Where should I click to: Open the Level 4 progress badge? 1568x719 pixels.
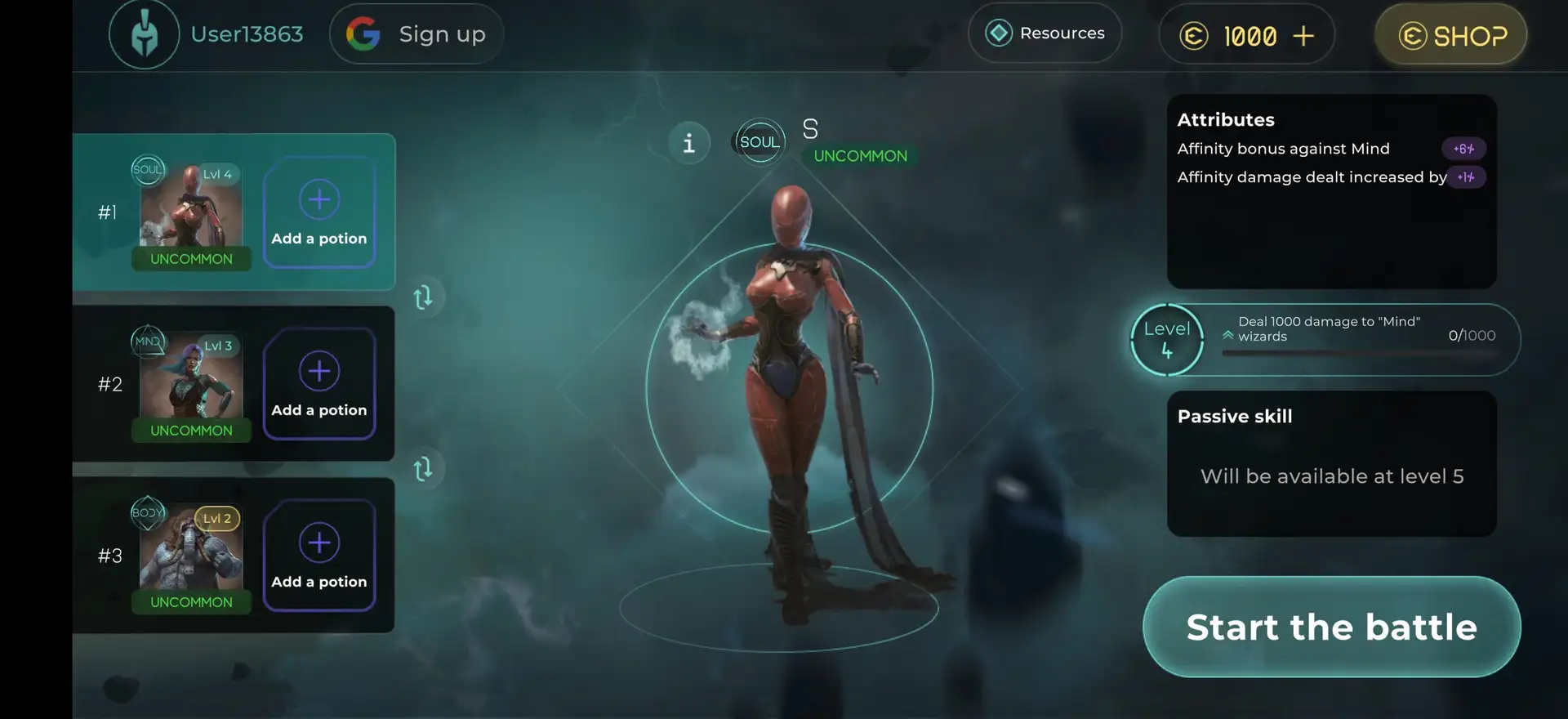1166,340
